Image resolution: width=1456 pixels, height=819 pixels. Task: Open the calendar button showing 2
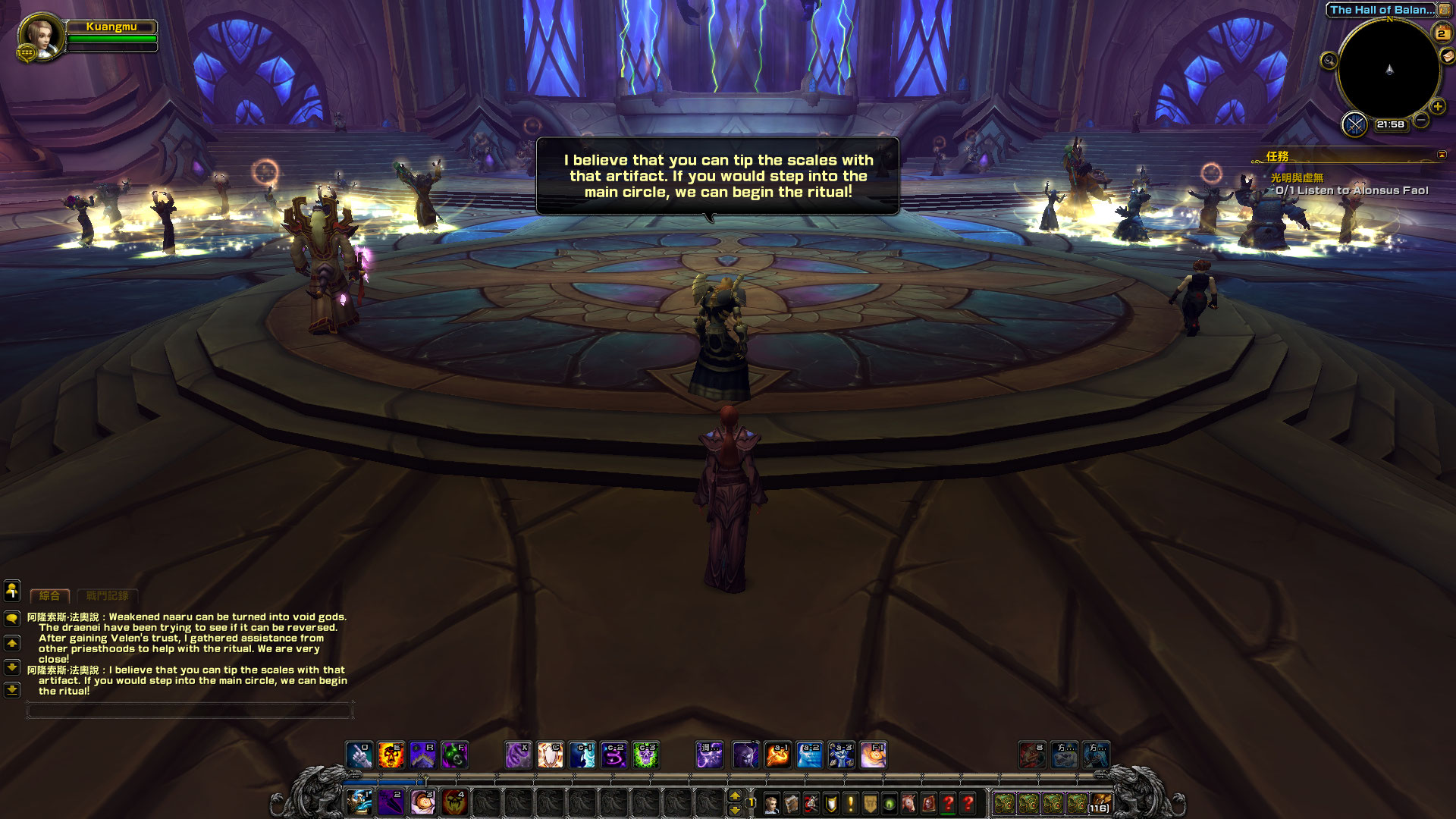tap(1441, 33)
